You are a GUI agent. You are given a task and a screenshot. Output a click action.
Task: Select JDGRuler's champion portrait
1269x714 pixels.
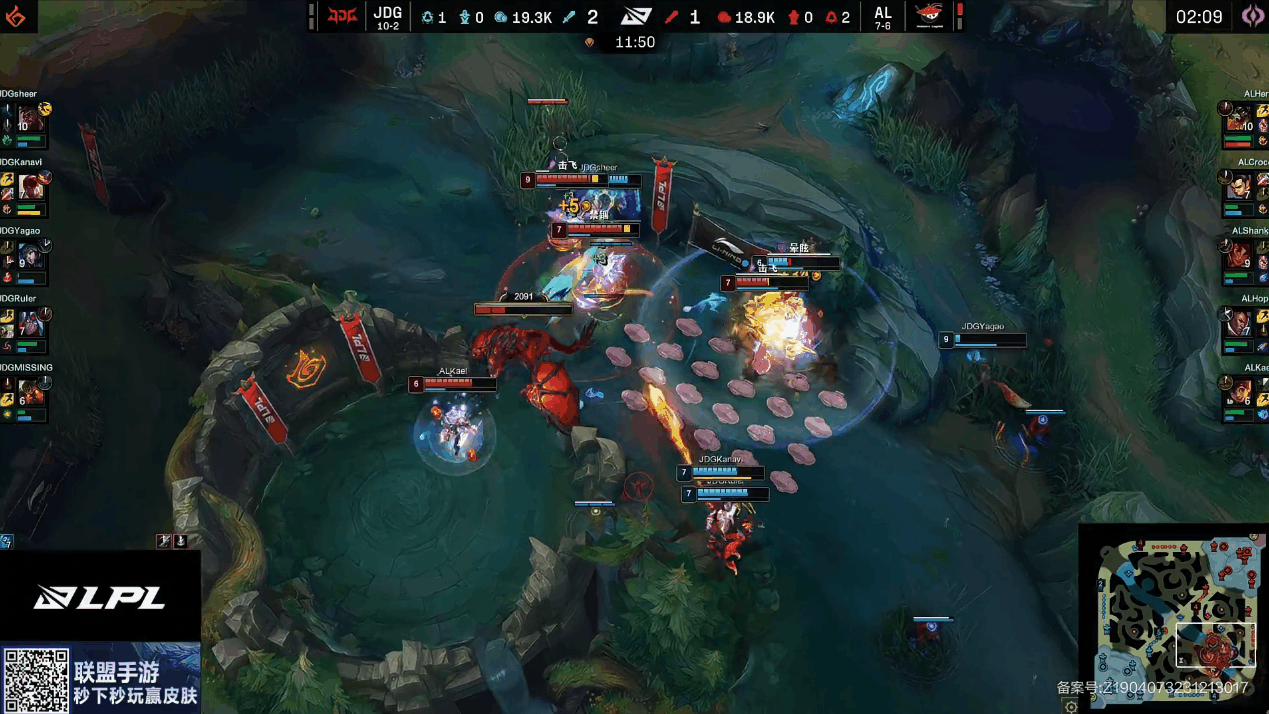[31, 324]
